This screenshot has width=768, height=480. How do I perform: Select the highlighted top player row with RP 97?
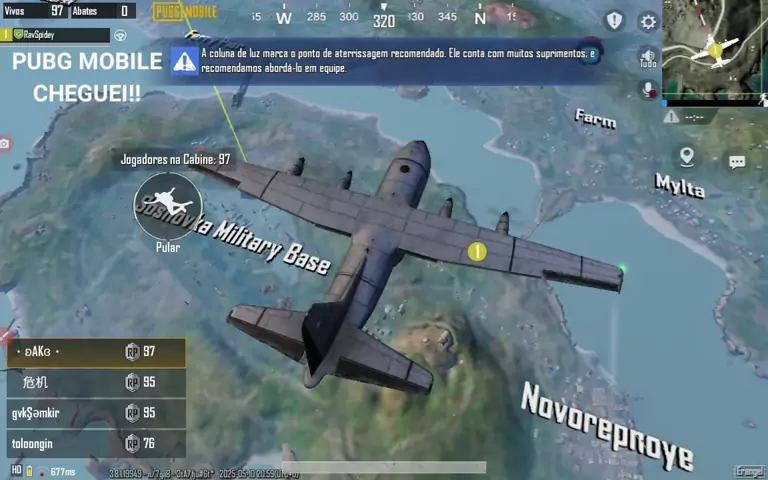96,352
